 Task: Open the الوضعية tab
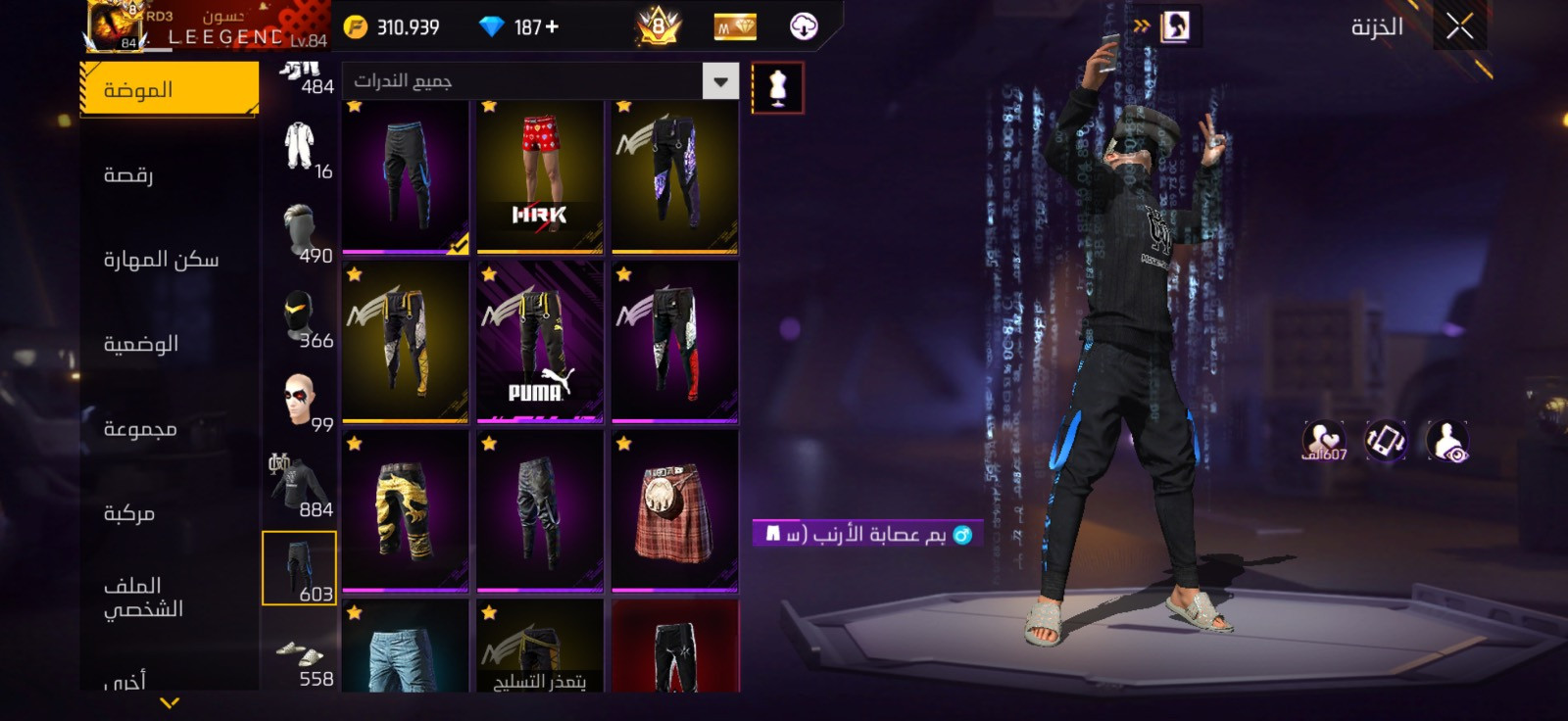pos(141,343)
